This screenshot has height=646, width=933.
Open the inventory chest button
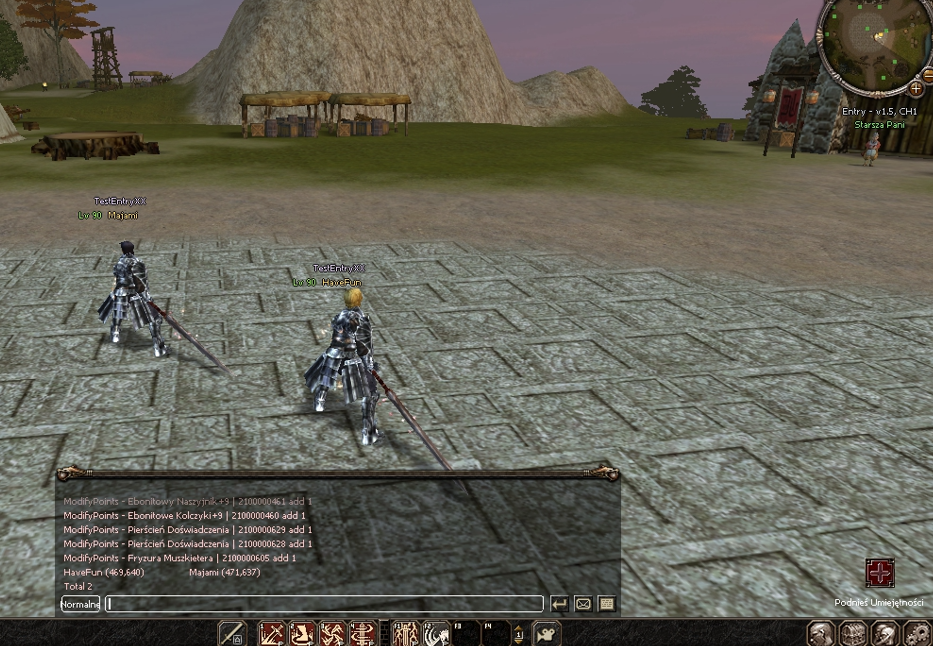click(853, 633)
